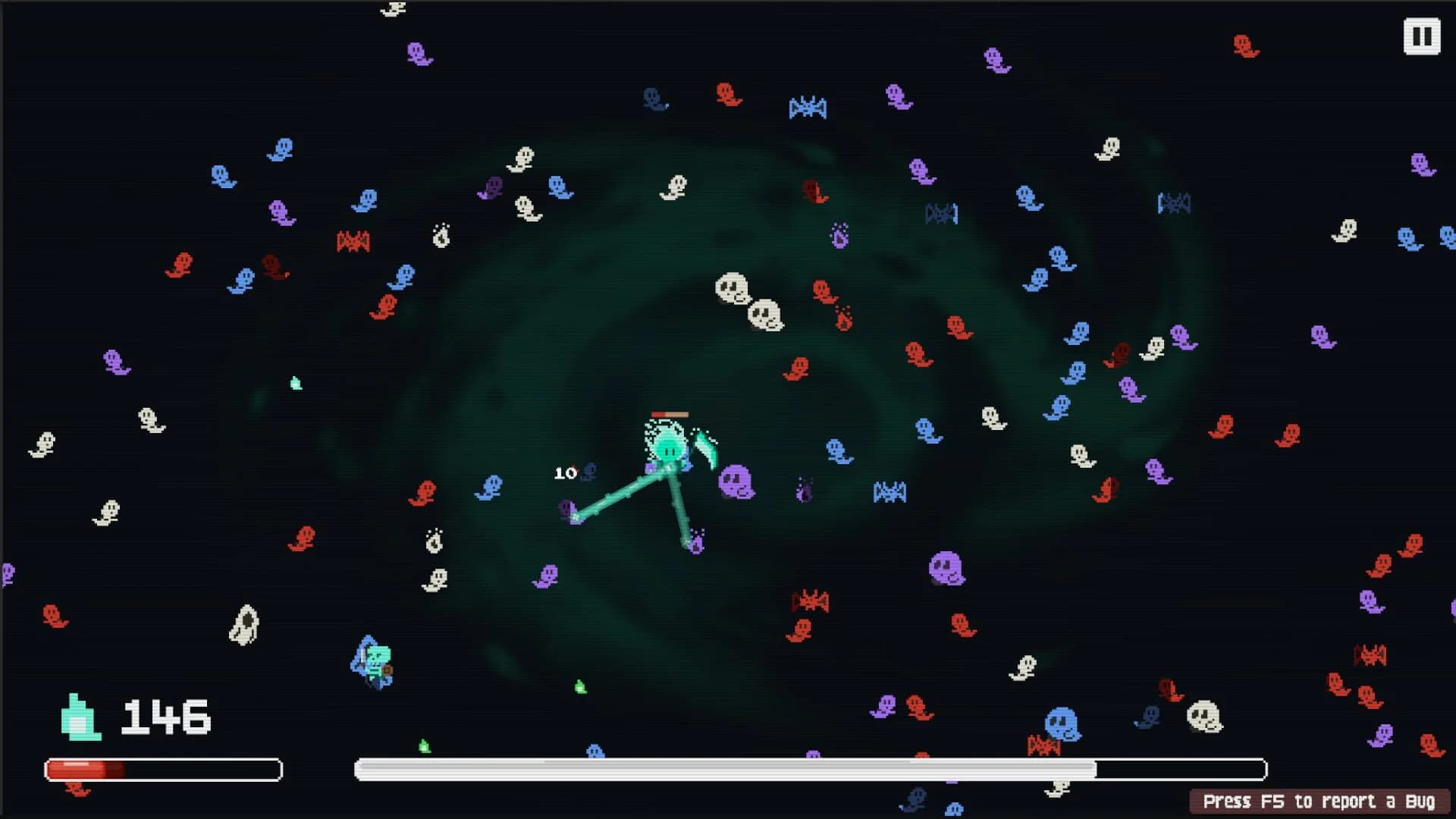Click the red health bar above the player
The image size is (1456, 819).
(670, 414)
